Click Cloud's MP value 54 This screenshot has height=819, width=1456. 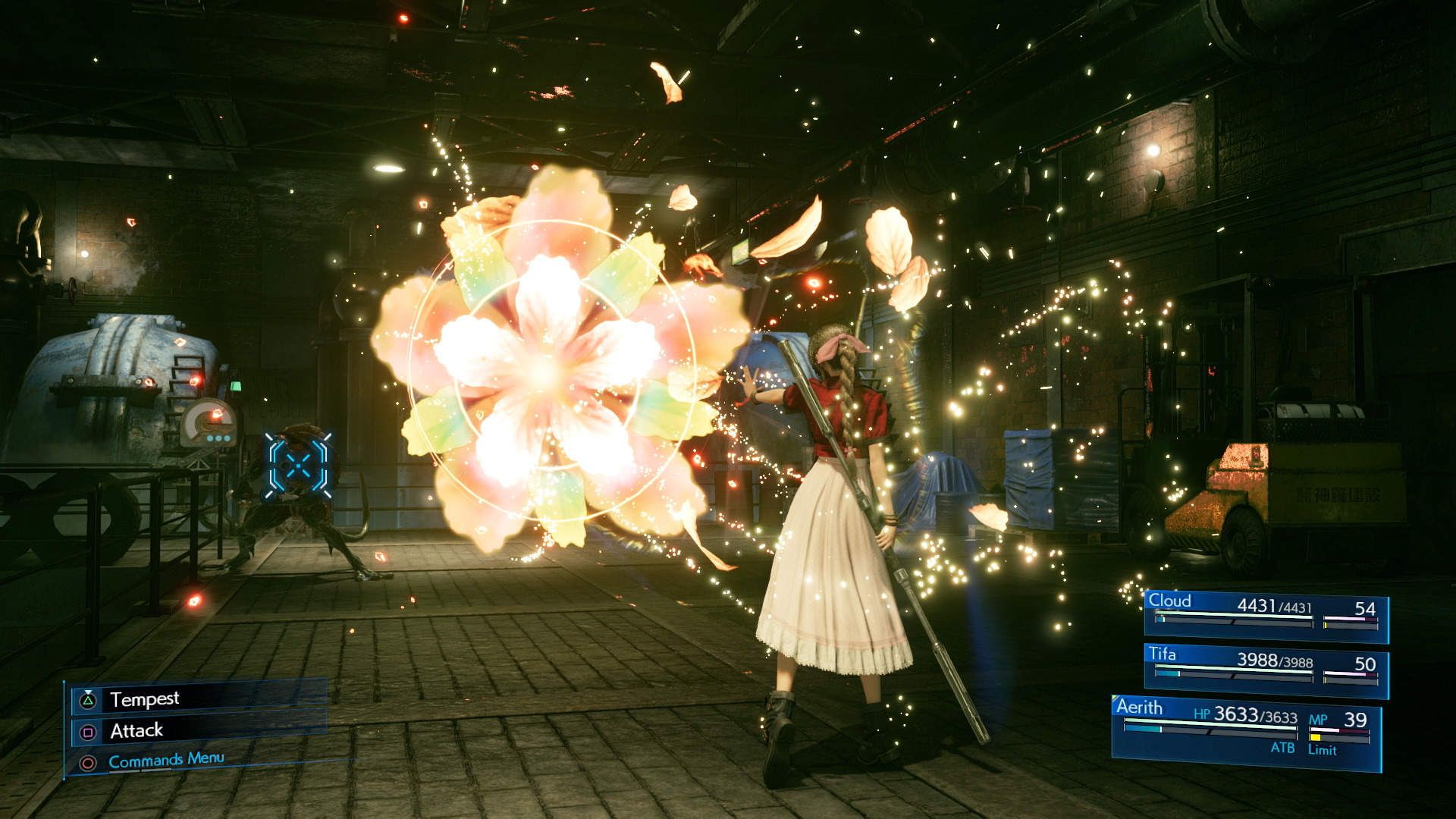click(1365, 608)
